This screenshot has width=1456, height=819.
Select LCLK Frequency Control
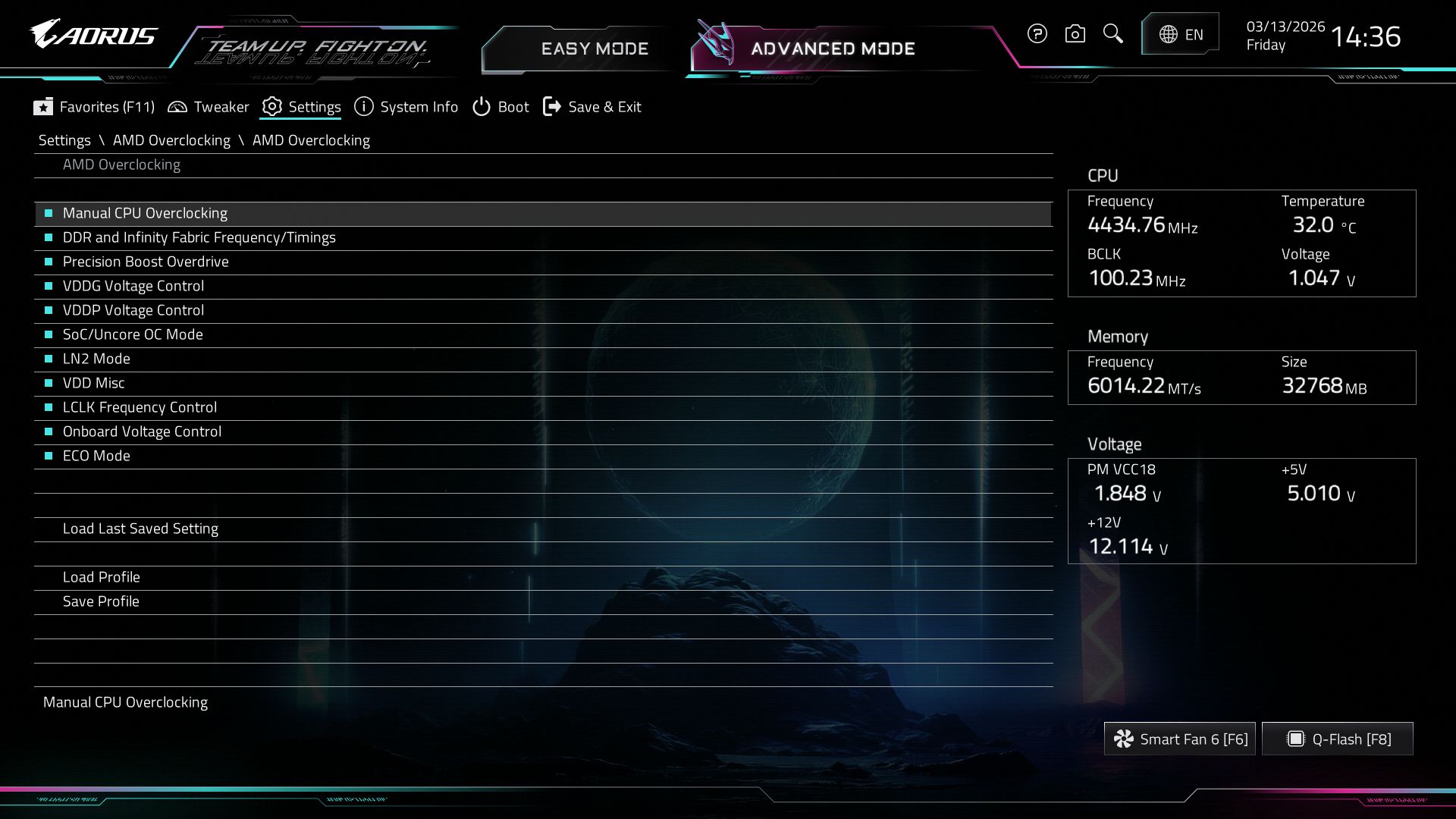pos(140,407)
